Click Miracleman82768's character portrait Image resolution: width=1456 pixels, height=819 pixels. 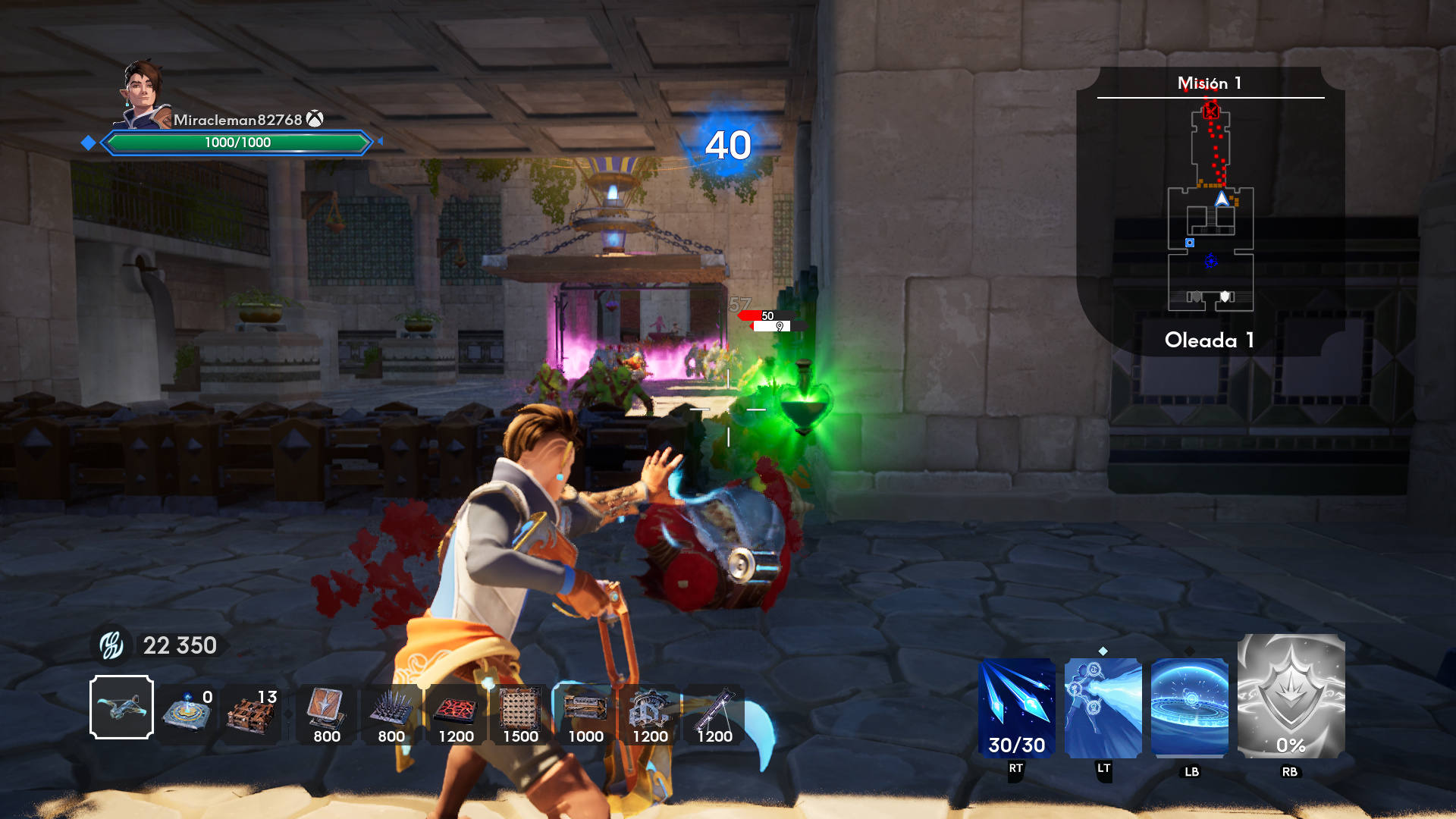click(143, 94)
